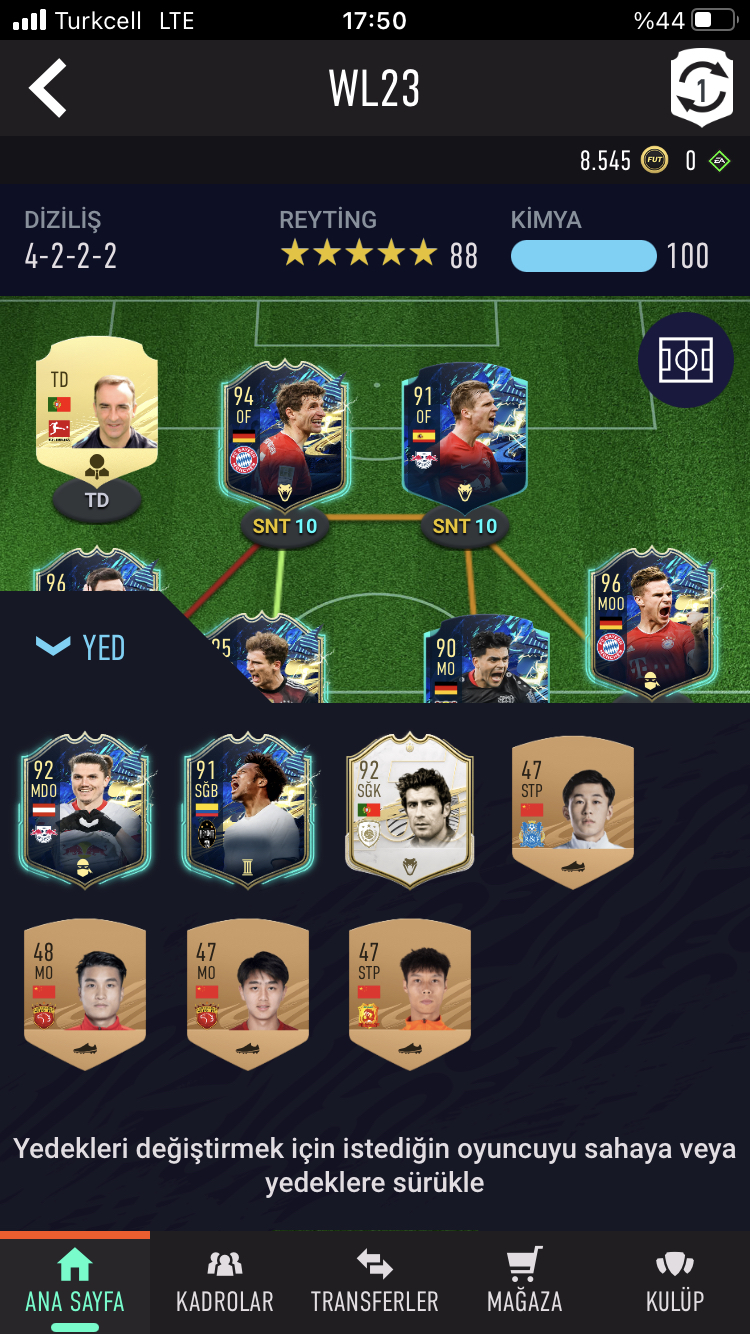This screenshot has height=1334, width=750.
Task: Select the 96 MOO Bayern card
Action: coord(651,620)
